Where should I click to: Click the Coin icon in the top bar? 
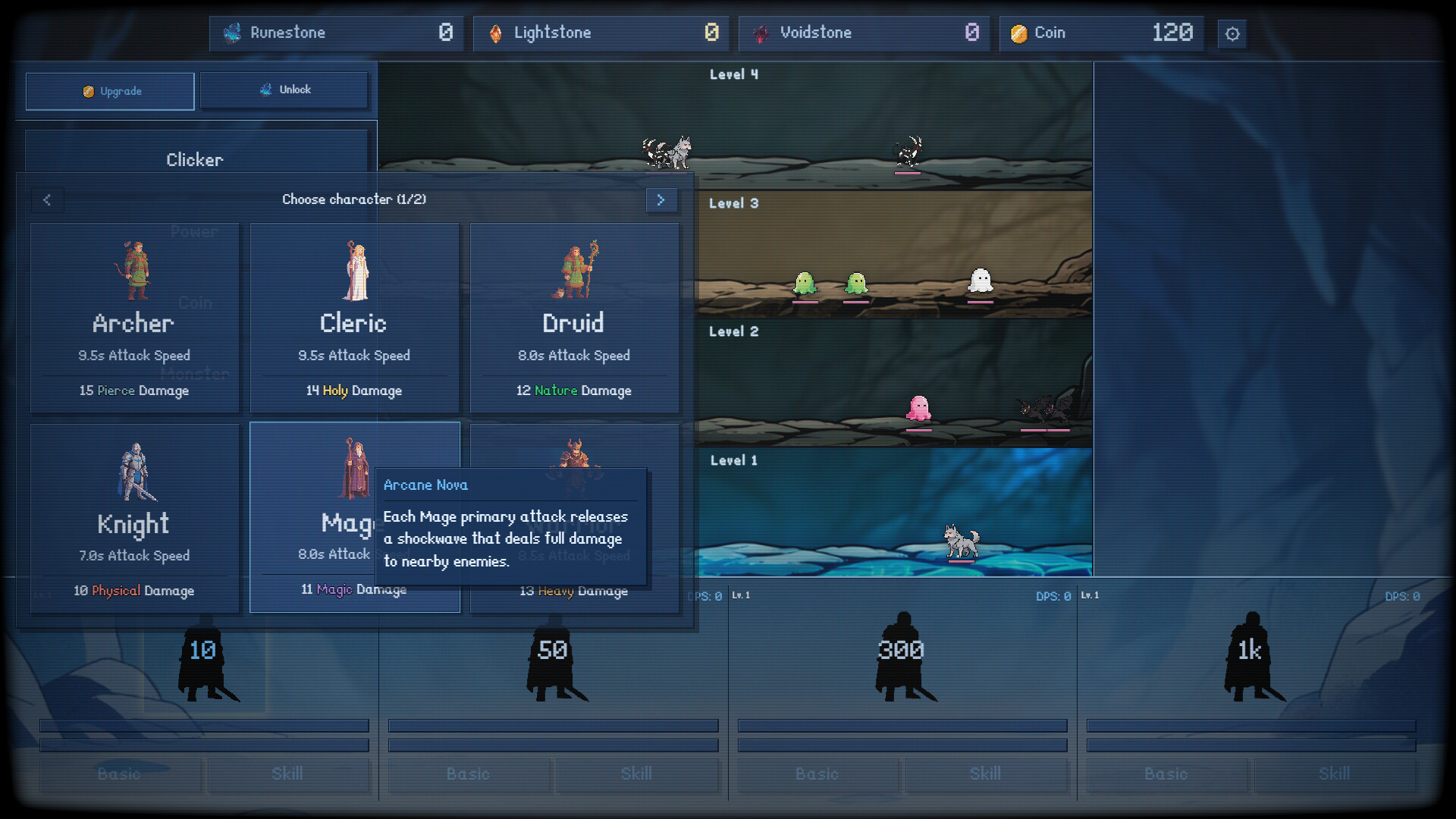(1018, 33)
